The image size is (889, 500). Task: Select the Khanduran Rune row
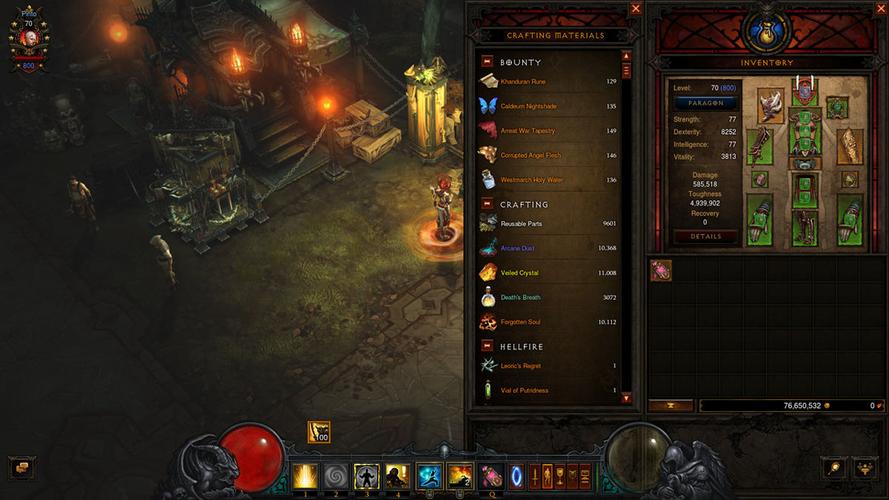pos(550,82)
